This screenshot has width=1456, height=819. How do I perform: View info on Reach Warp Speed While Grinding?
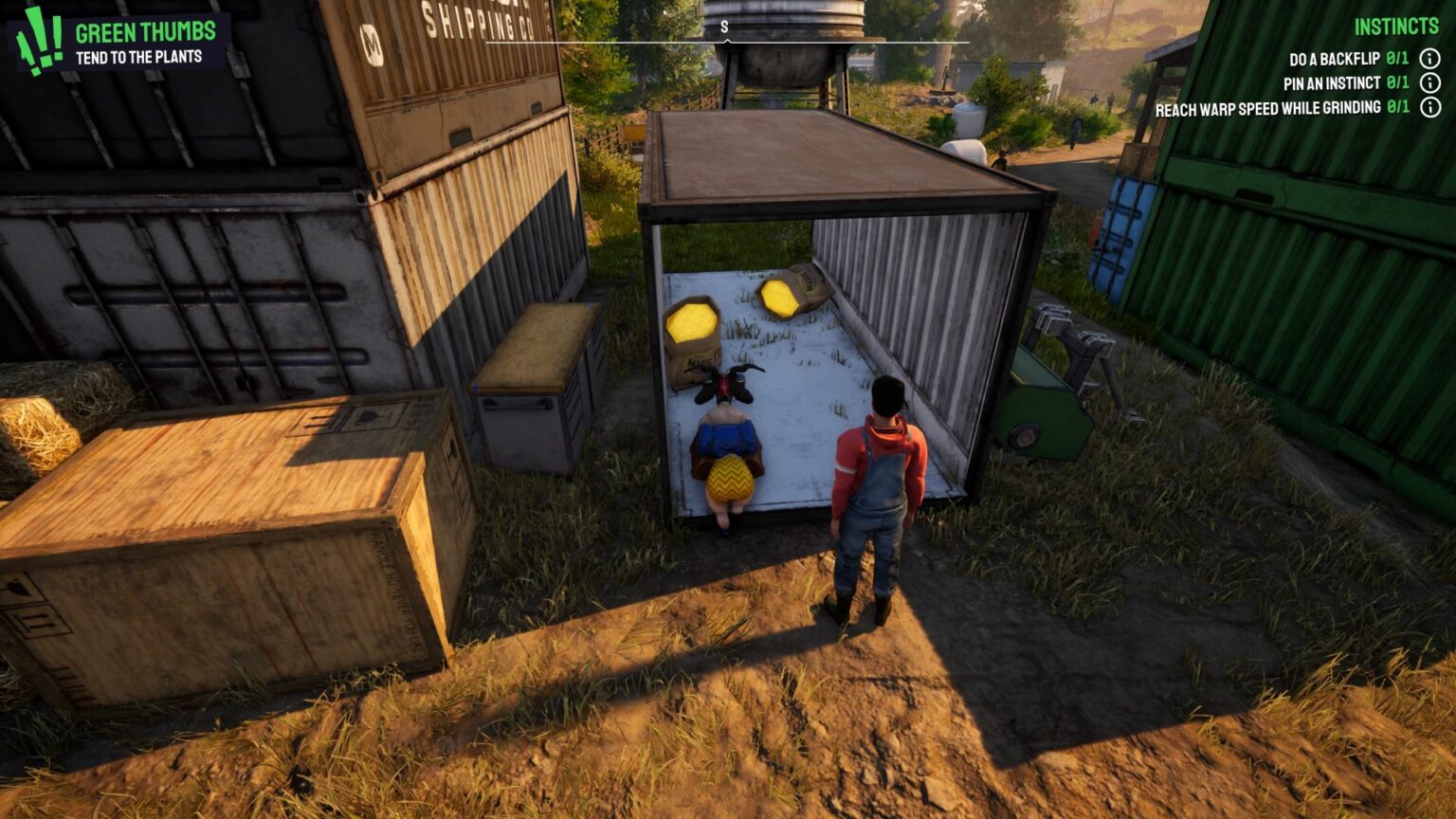point(1429,108)
